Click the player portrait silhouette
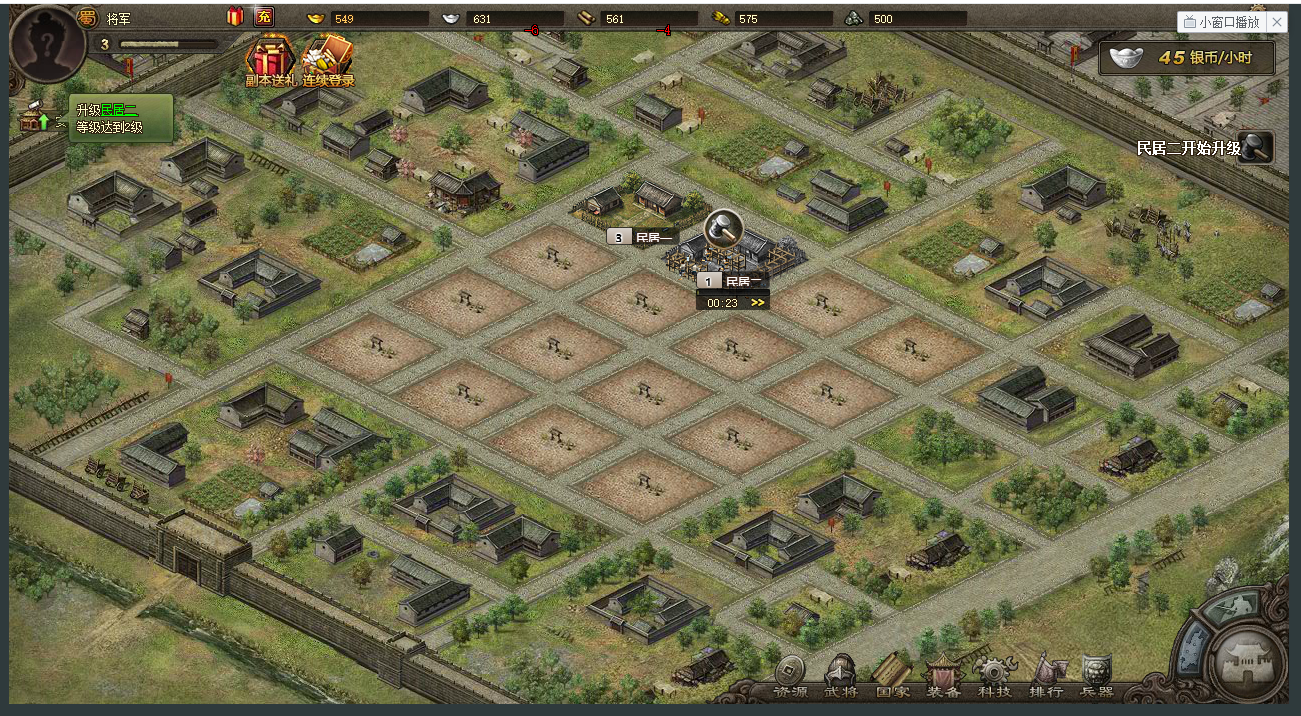1301x716 pixels. 47,46
